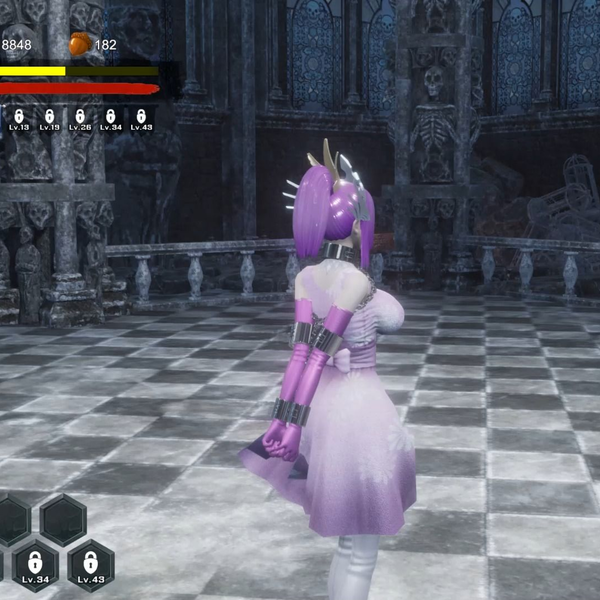Choose the hexagonal skill slot locked at Lv.43
This screenshot has height=600, width=600.
(90, 565)
